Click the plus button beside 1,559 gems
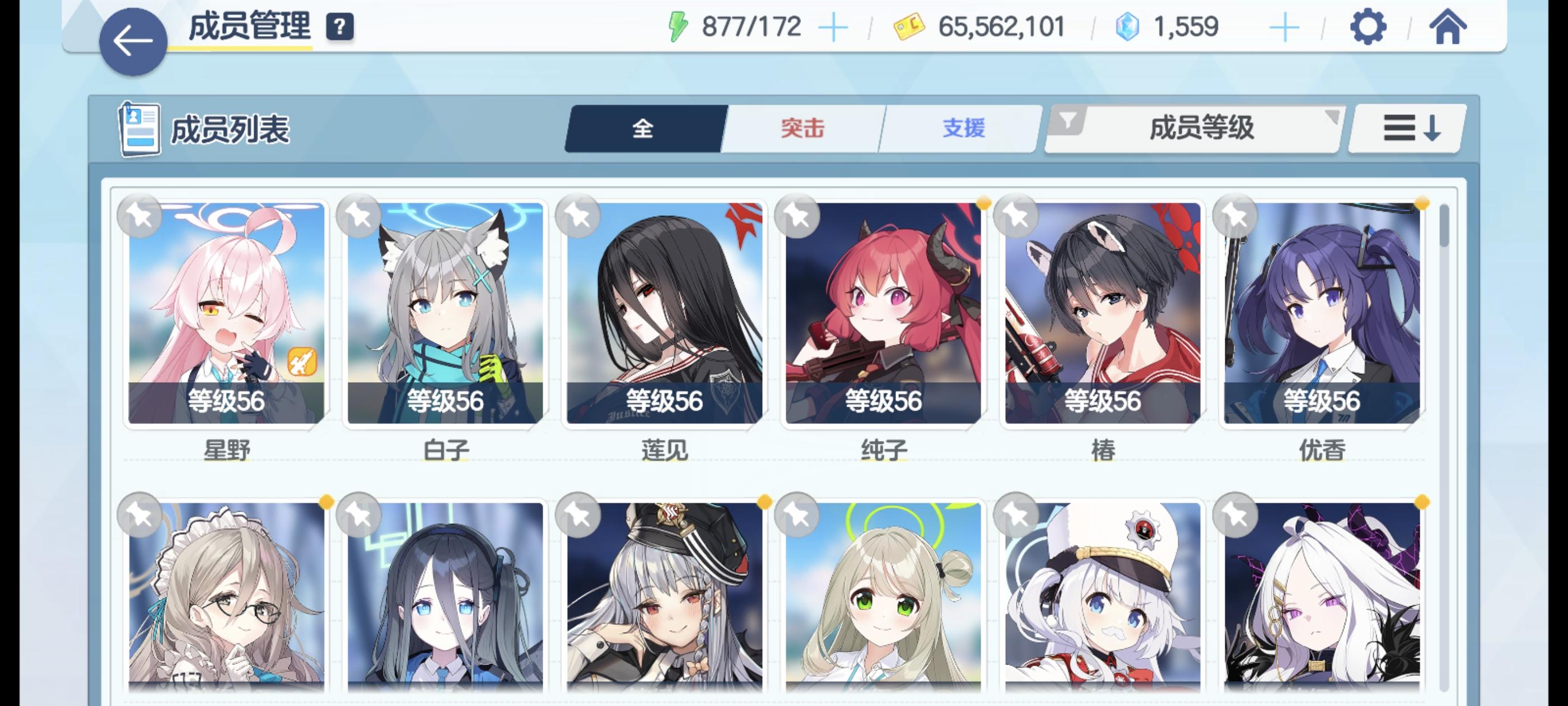Image resolution: width=1568 pixels, height=706 pixels. coord(1284,27)
